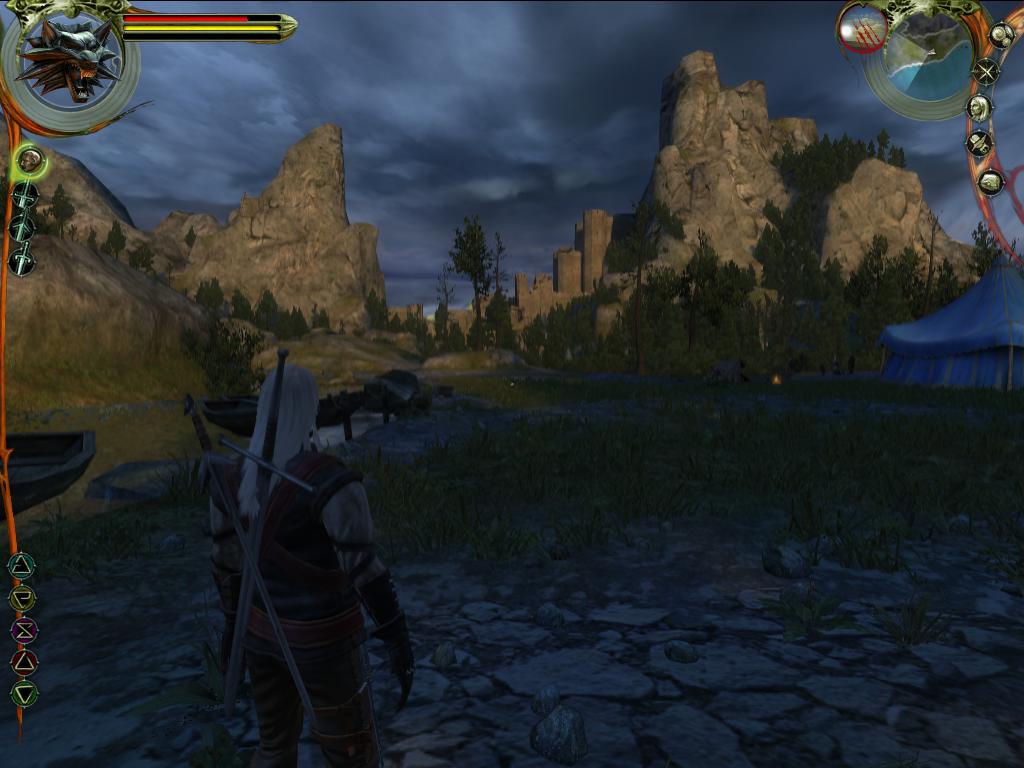
Task: Click the wolf head medallion
Action: pos(68,60)
